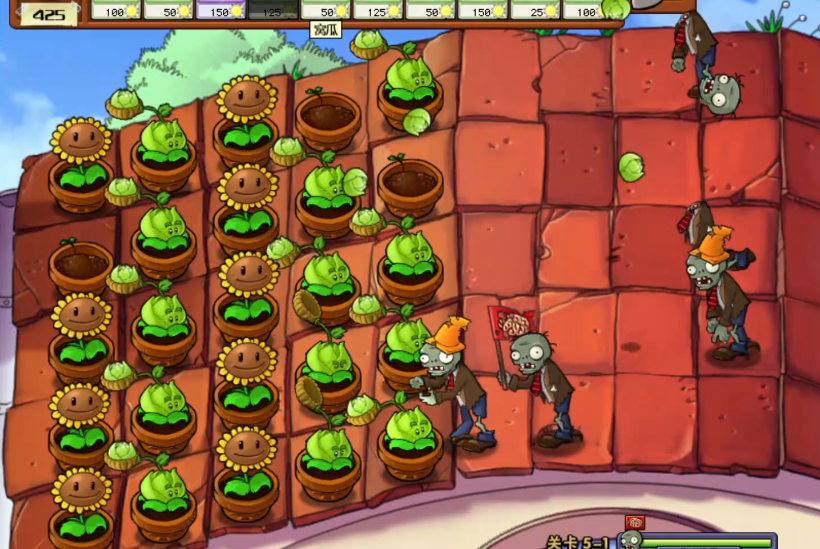Pick the purple seed packet costing 150 sun

(x=221, y=10)
